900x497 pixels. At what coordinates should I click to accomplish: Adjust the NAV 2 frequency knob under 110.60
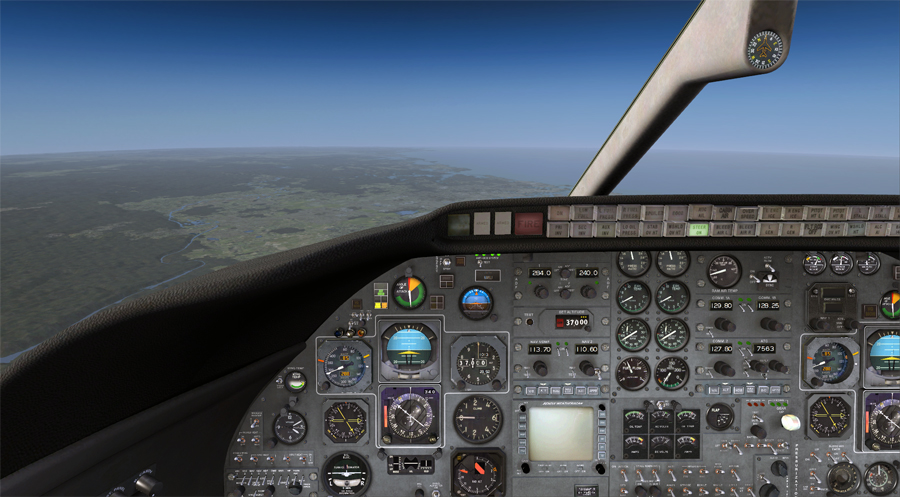(x=587, y=368)
